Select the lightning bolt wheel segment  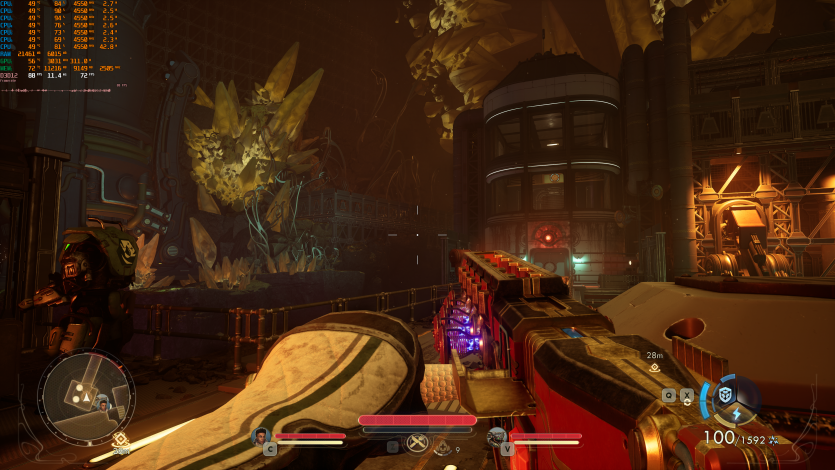tap(737, 414)
